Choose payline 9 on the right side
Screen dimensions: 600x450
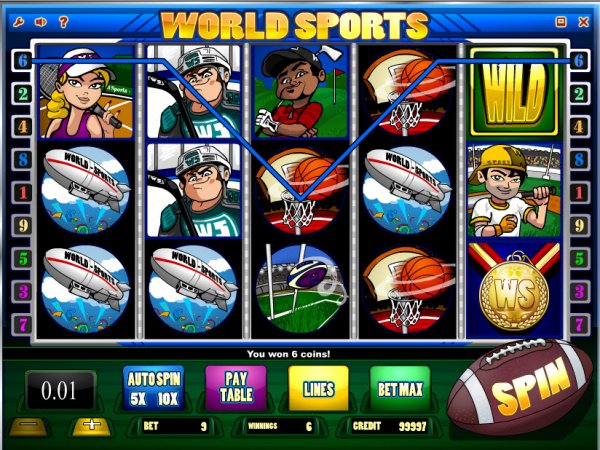coord(579,226)
